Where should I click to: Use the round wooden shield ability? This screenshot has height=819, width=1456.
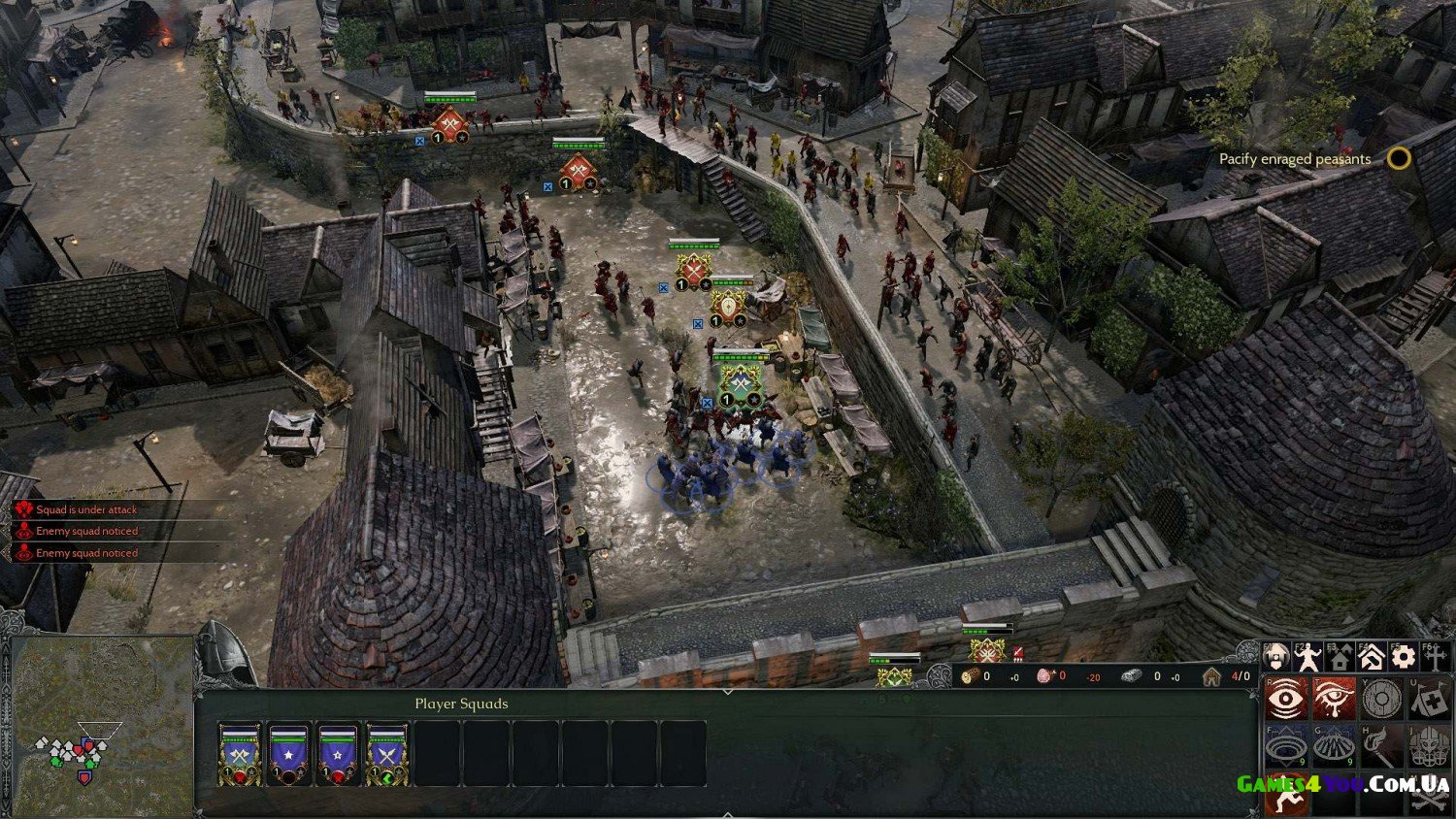click(1381, 699)
